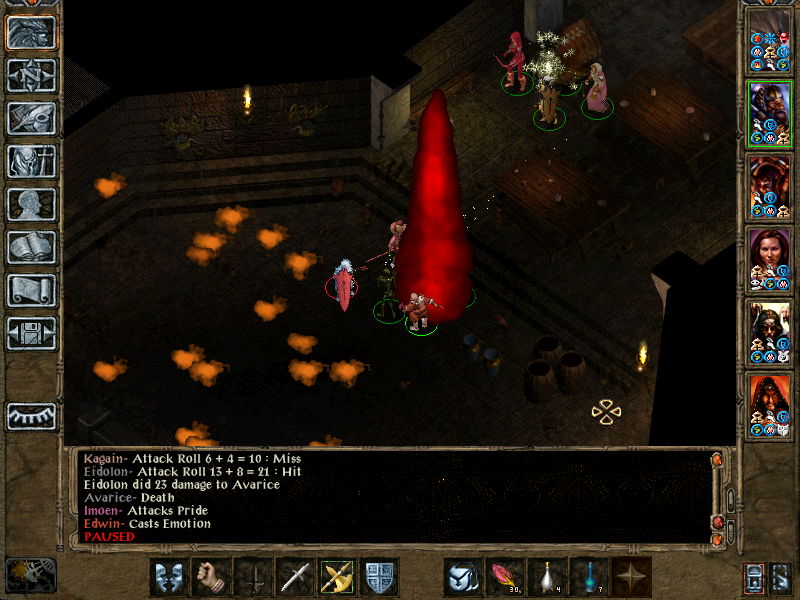Open special abilities with the star button

(x=632, y=576)
